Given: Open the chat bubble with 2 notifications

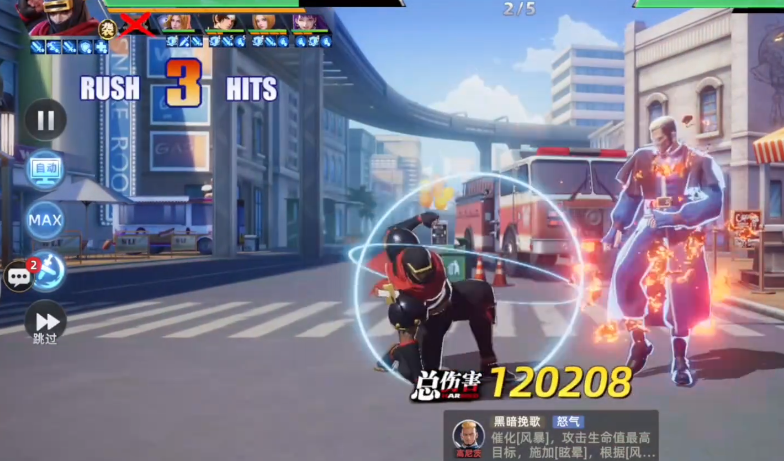Looking at the screenshot, I should (18, 275).
